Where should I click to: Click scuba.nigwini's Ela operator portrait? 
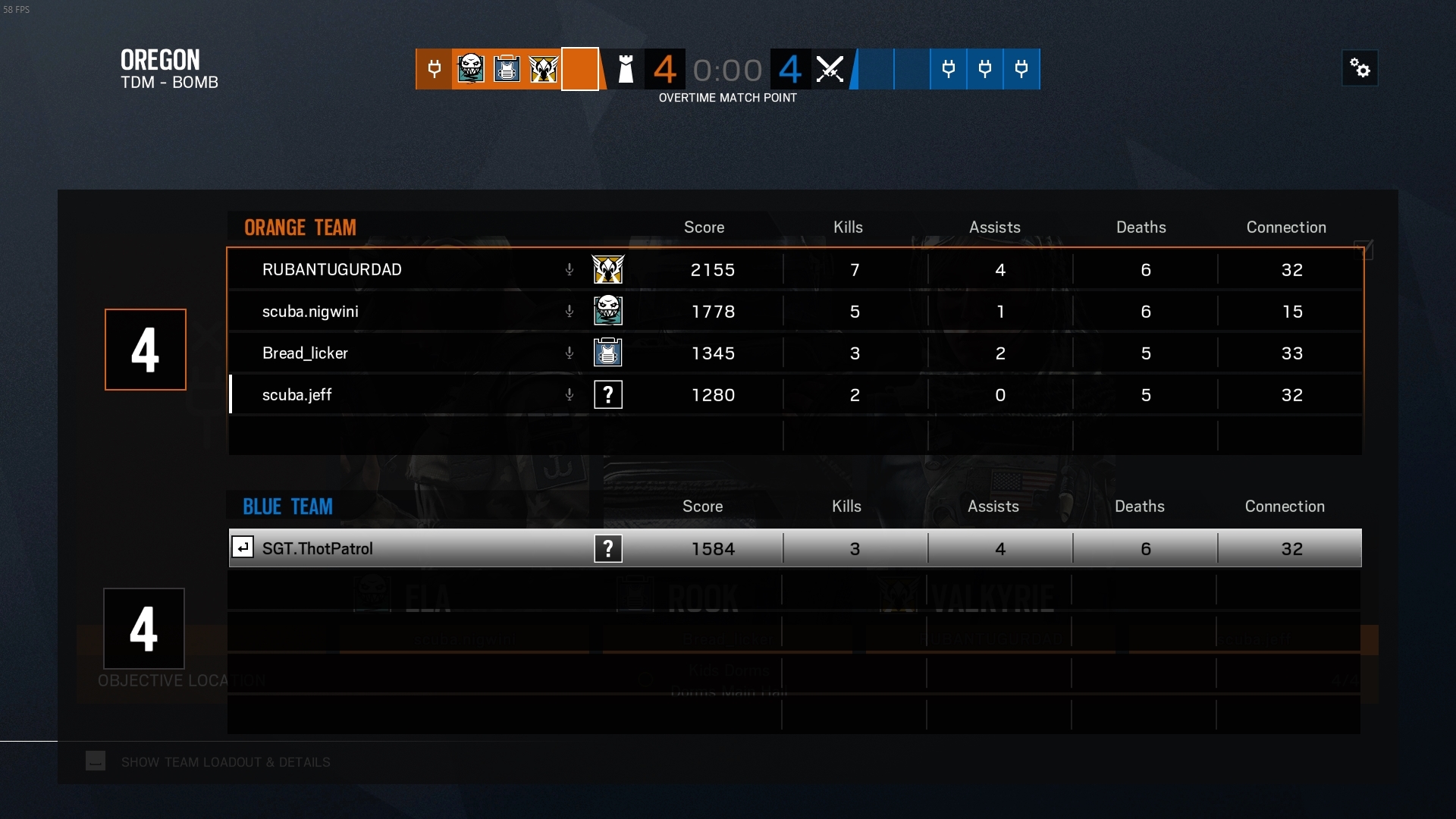tap(608, 311)
